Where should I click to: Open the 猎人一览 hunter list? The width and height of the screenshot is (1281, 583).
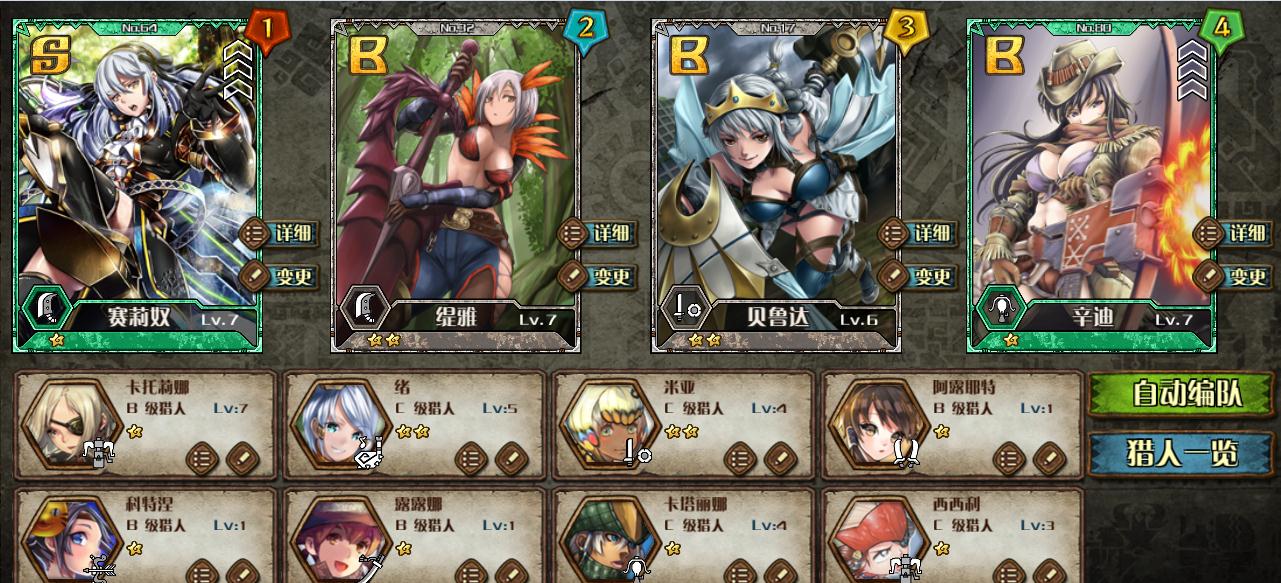click(x=1180, y=453)
